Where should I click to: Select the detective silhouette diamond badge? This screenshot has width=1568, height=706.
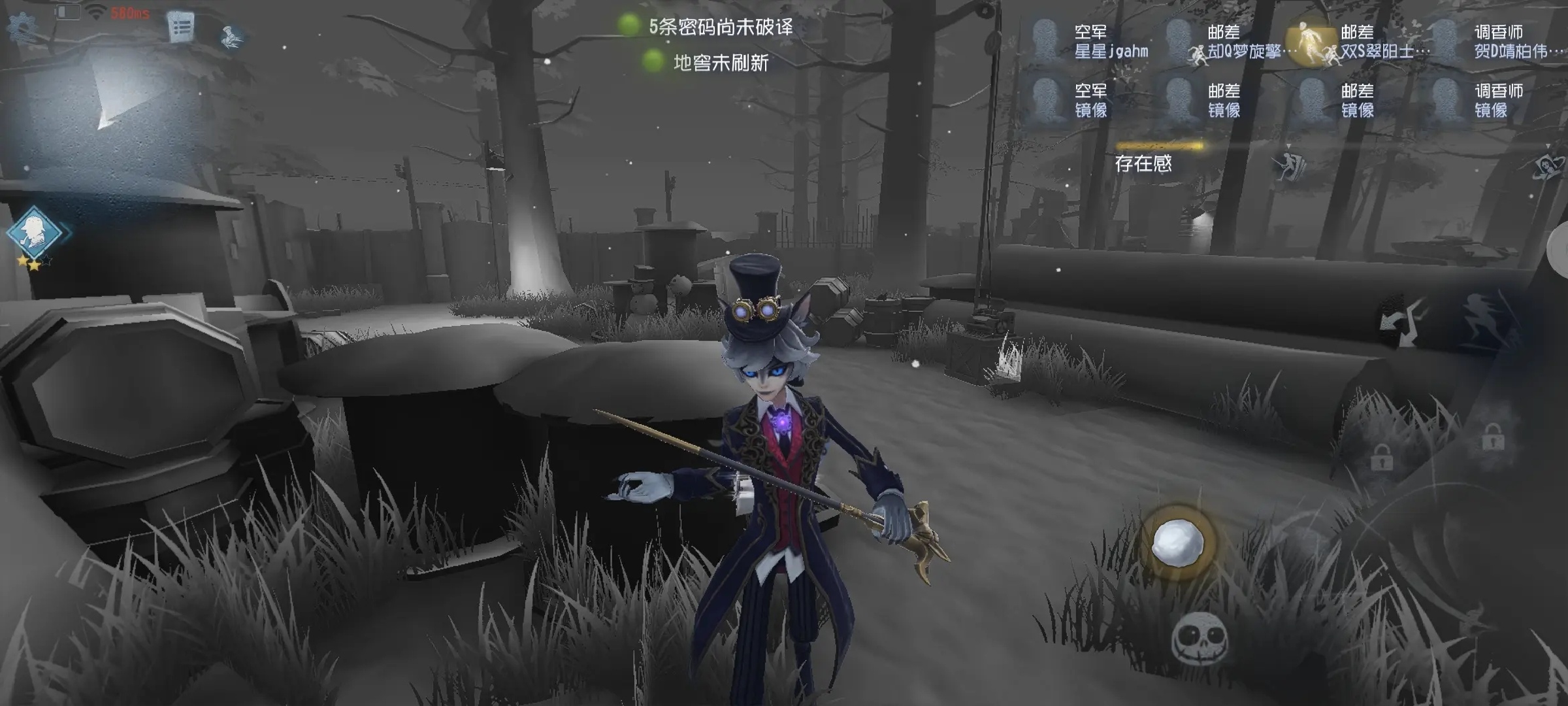[x=35, y=232]
